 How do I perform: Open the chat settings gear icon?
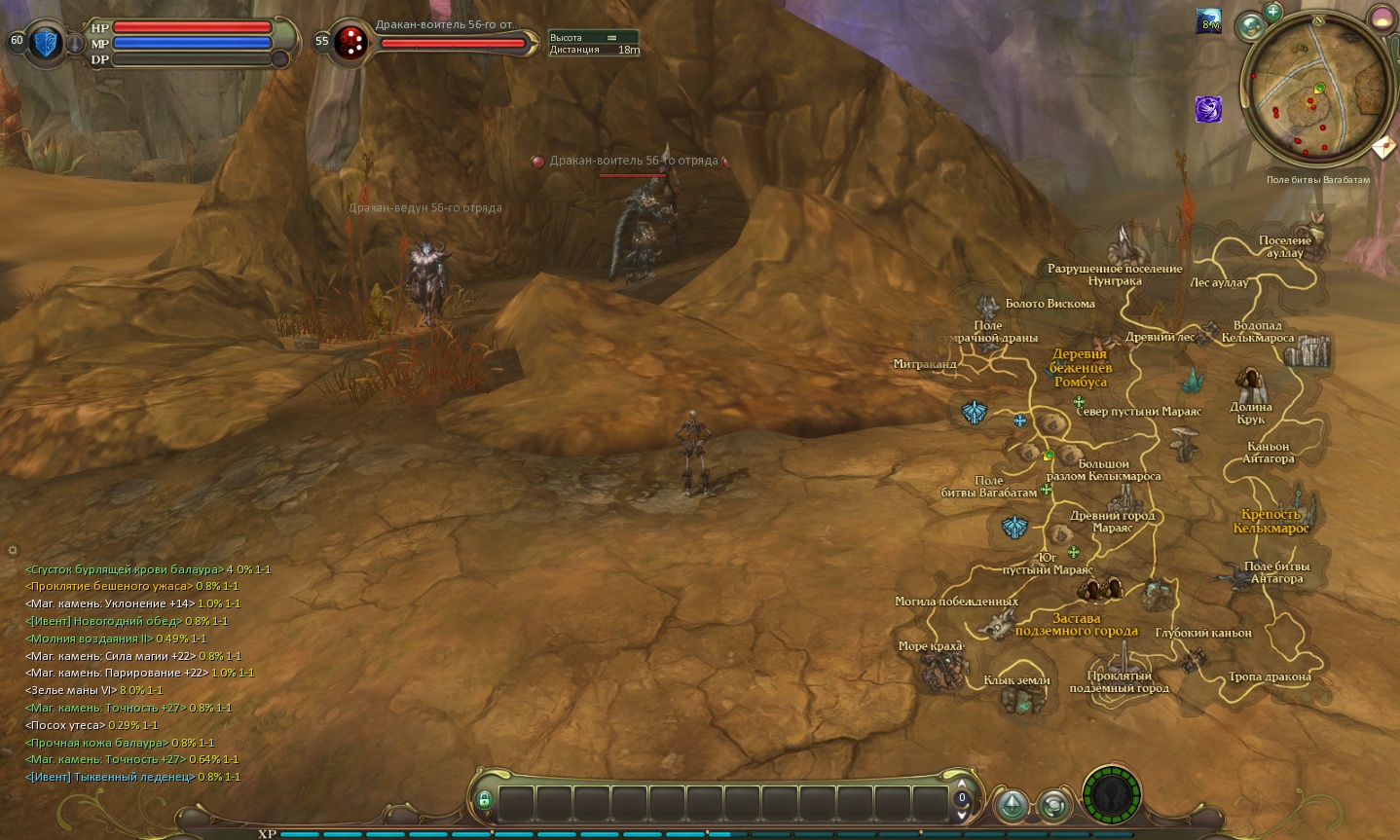[x=13, y=551]
